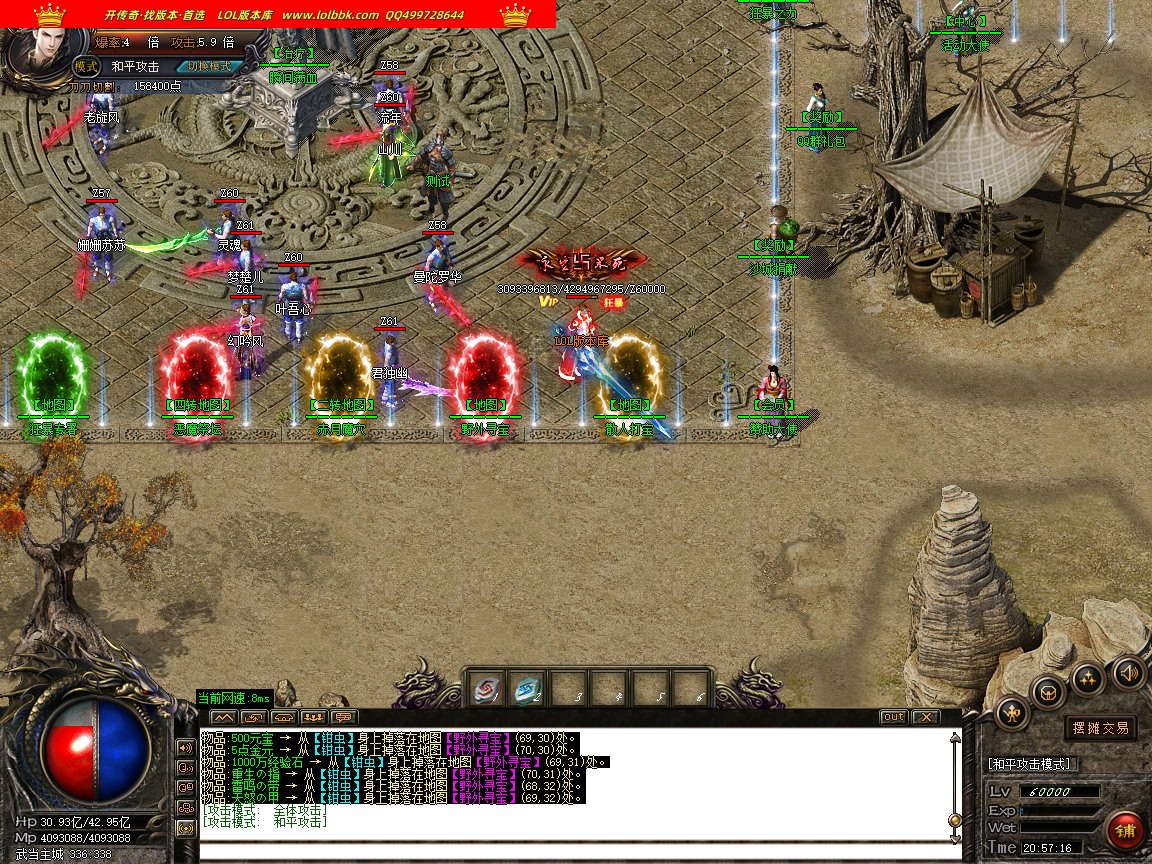Click the chat log scrollbar down arrow
The image size is (1152, 864).
pyautogui.click(x=955, y=837)
